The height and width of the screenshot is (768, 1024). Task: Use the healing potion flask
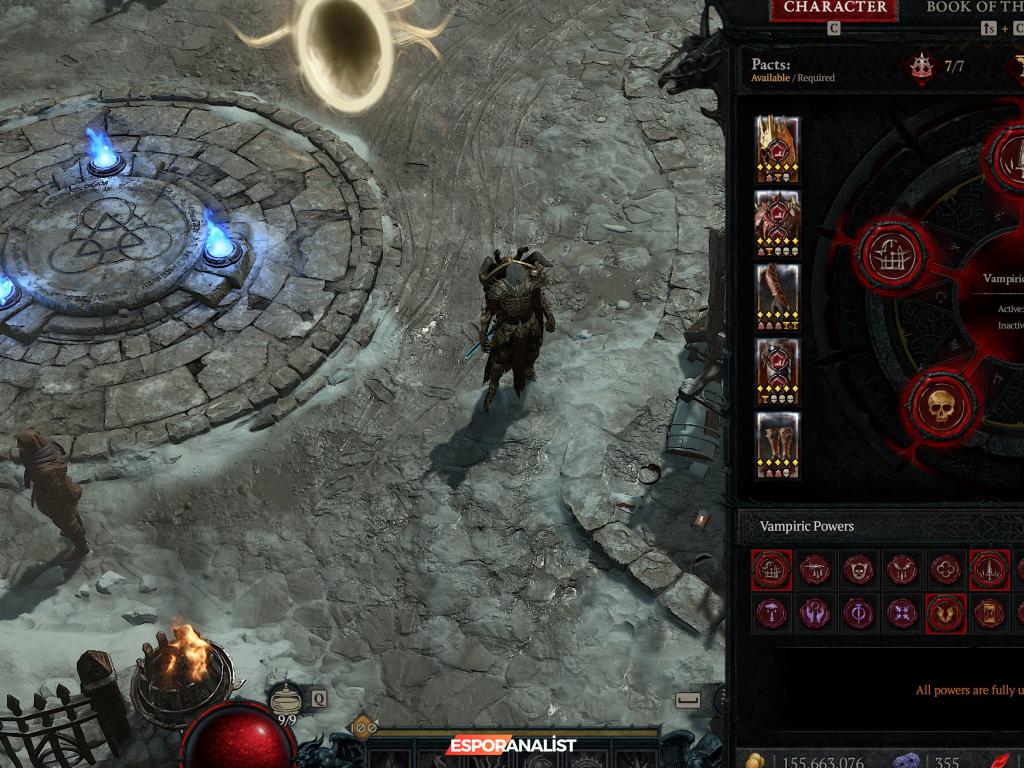287,697
